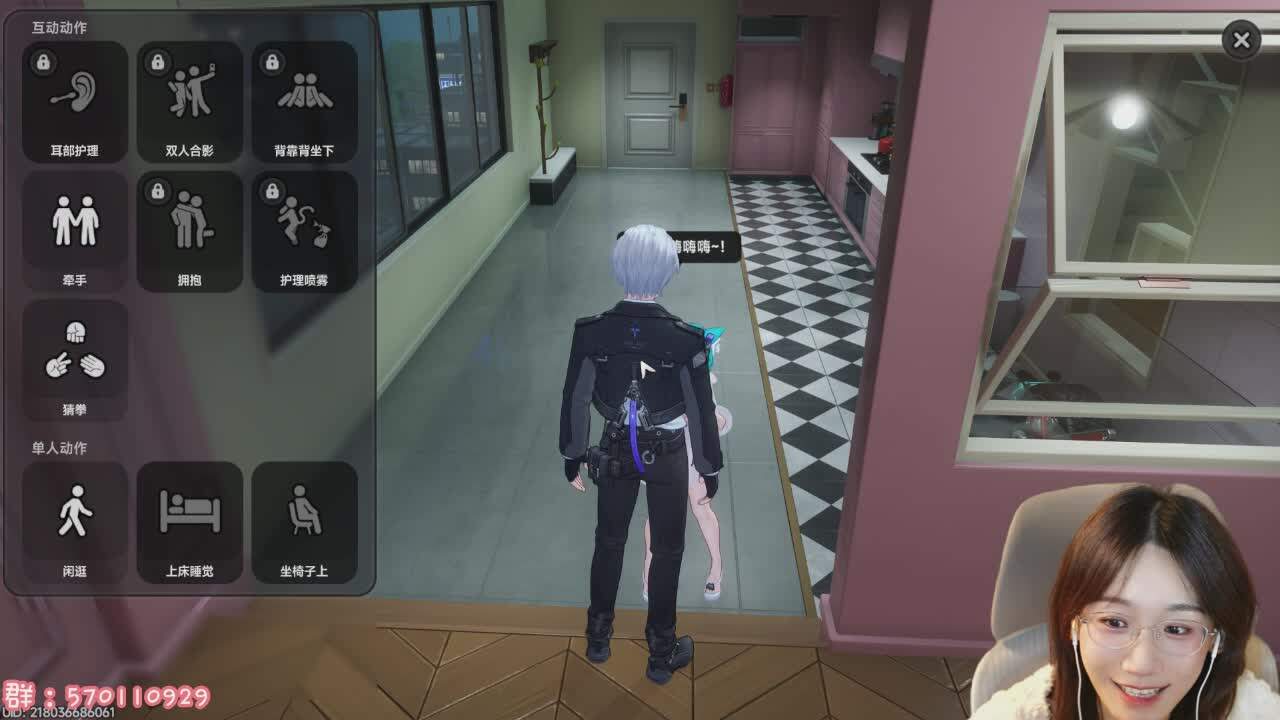Select the 上床睡觉 go to bed action
The width and height of the screenshot is (1280, 720).
point(190,522)
